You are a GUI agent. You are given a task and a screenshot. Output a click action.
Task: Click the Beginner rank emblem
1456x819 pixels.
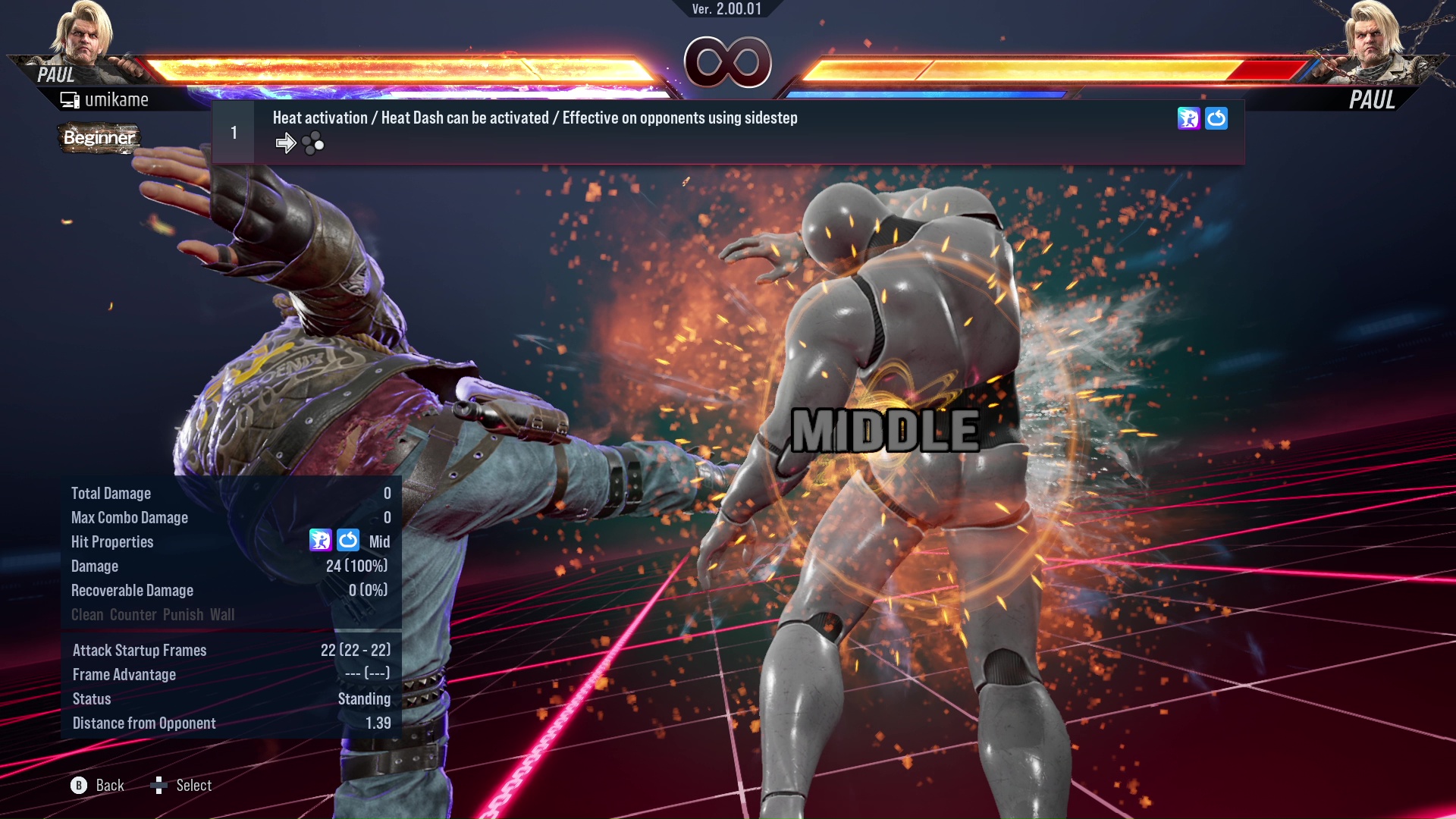(x=100, y=138)
